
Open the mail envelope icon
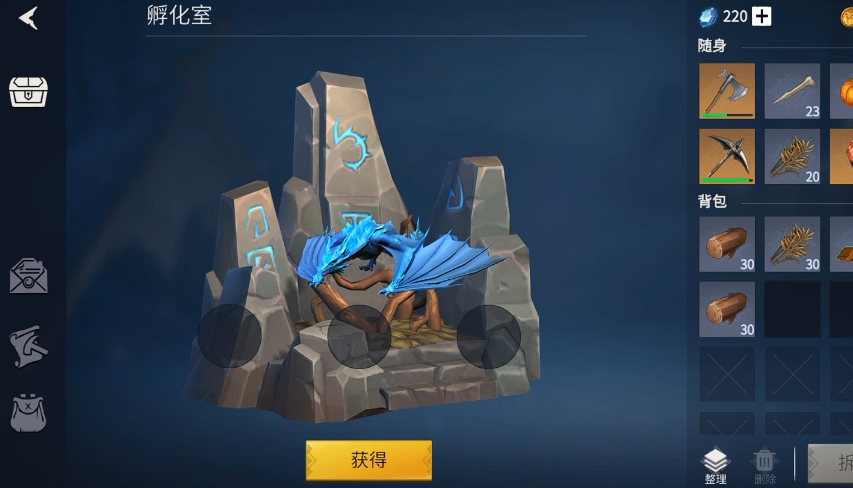pos(28,276)
